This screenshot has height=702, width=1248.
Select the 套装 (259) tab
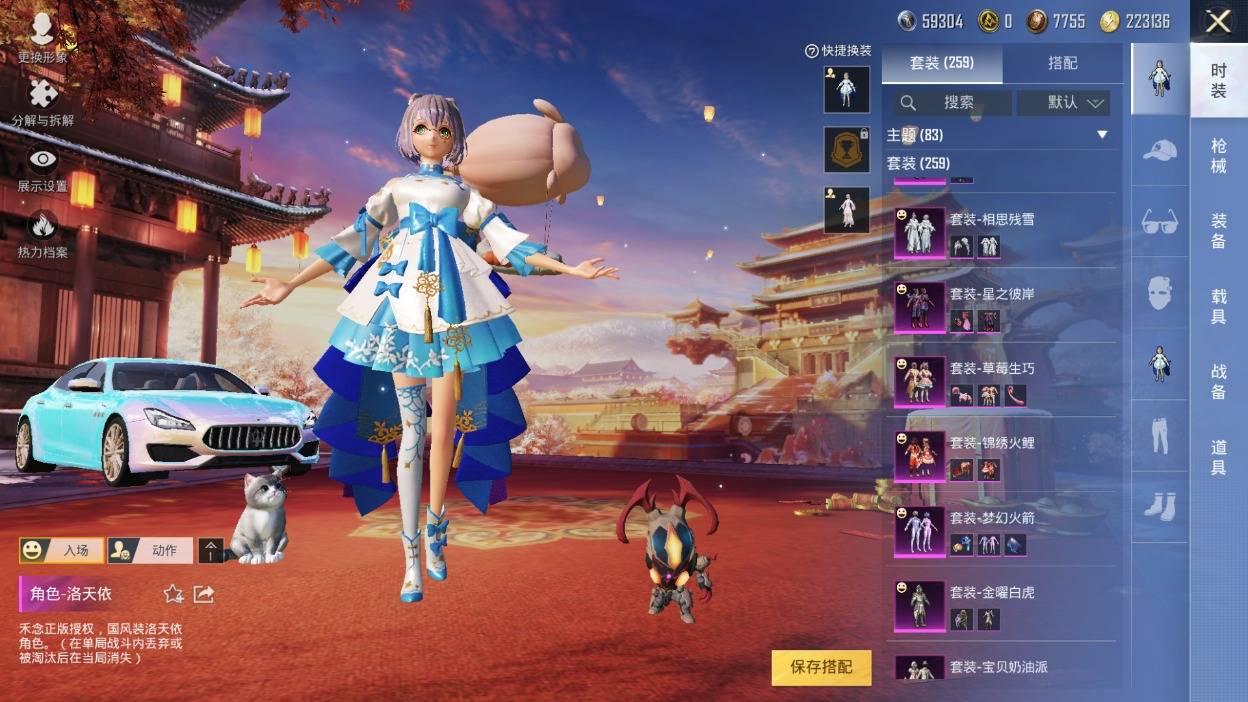942,63
